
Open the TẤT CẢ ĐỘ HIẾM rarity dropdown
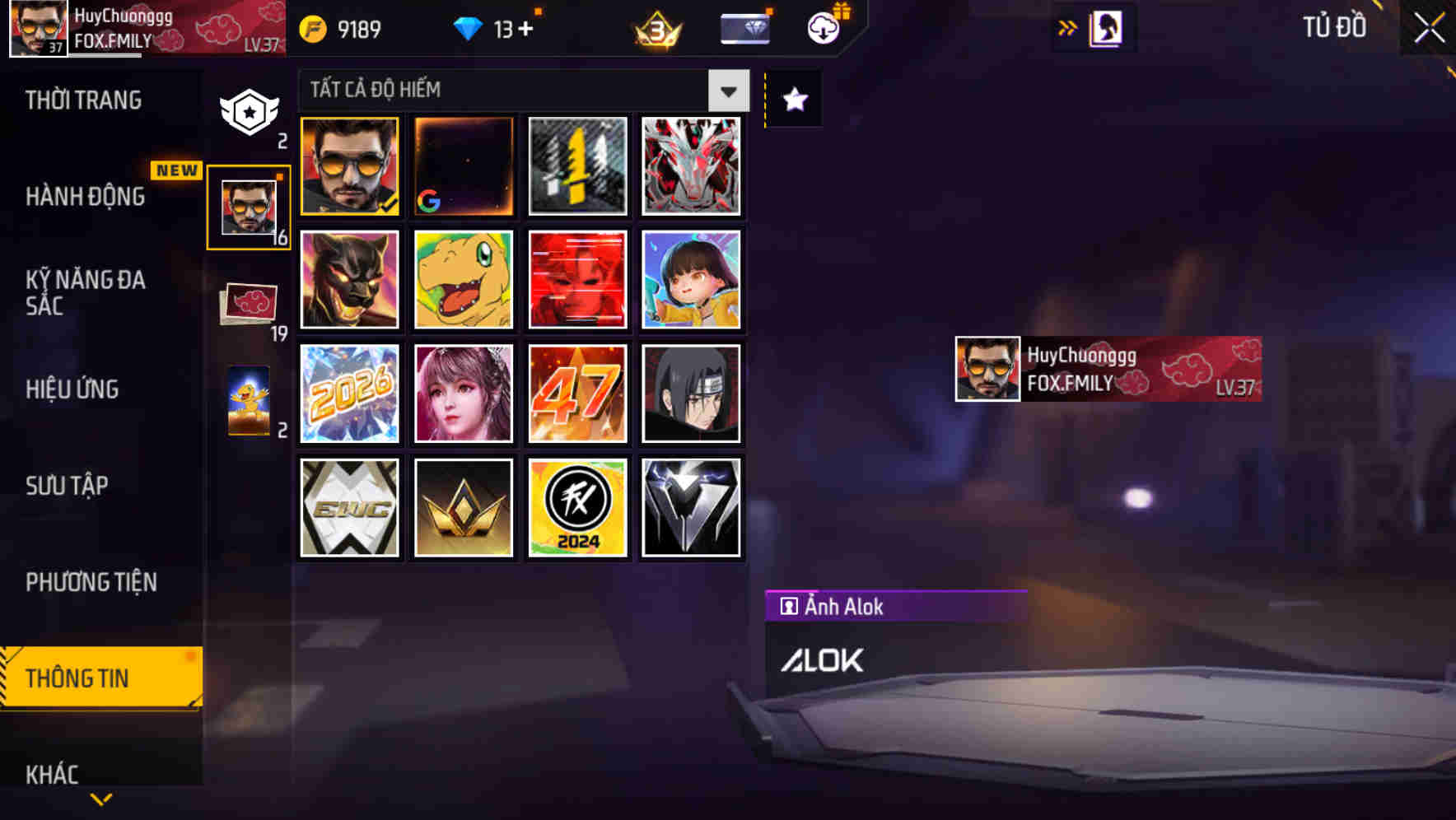coord(727,91)
